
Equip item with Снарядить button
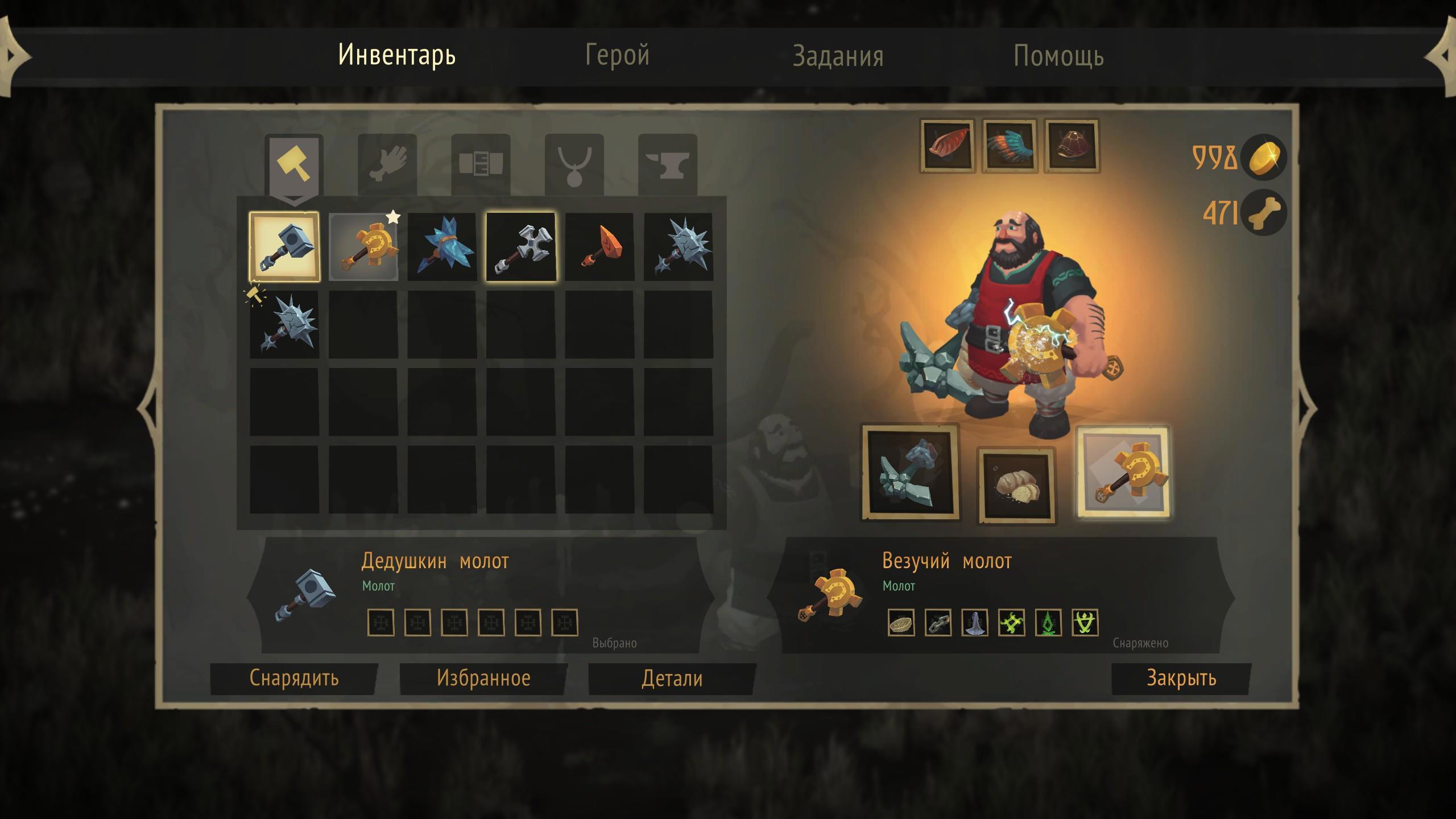pyautogui.click(x=294, y=678)
